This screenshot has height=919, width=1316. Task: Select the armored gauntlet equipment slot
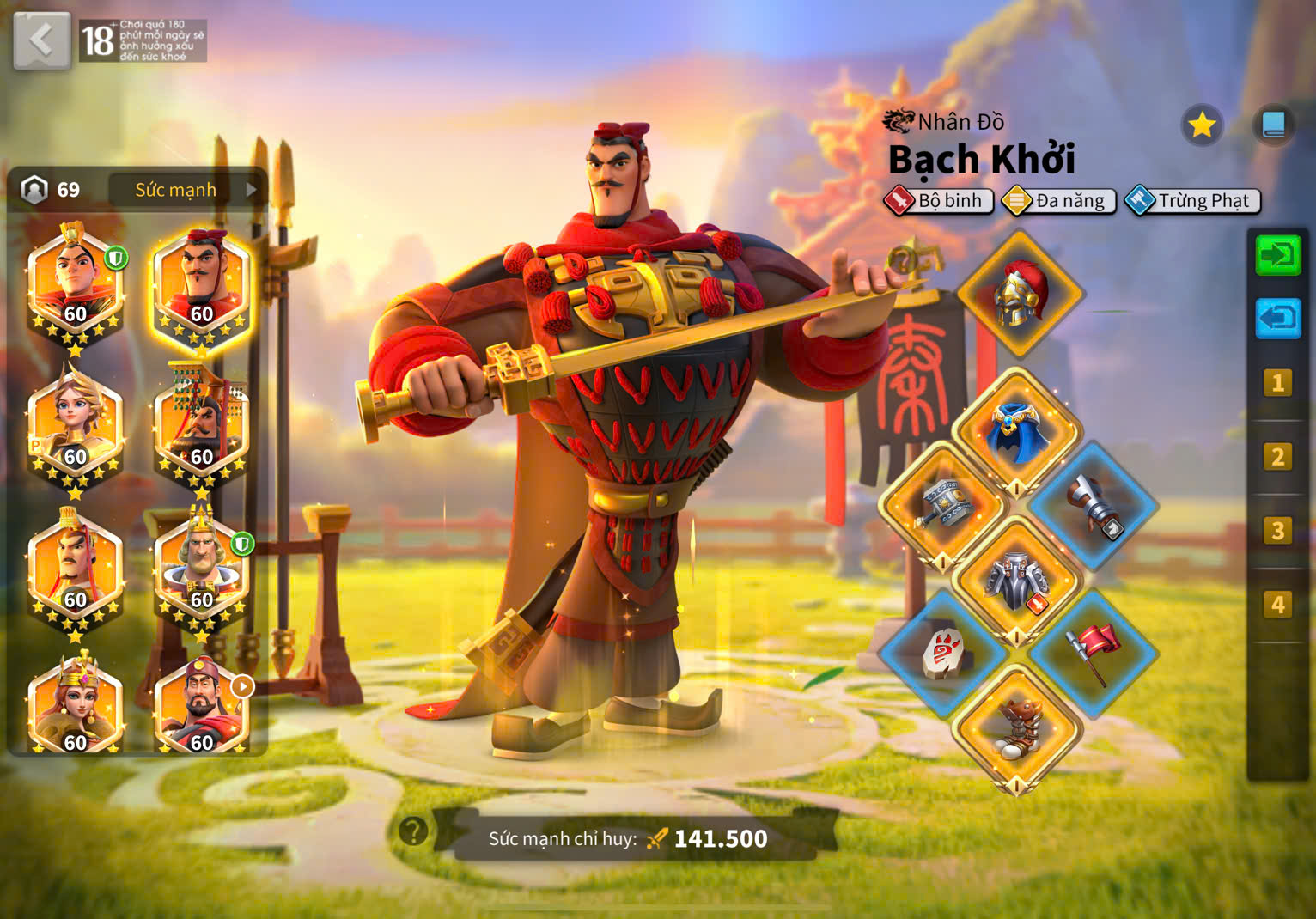point(1094,506)
